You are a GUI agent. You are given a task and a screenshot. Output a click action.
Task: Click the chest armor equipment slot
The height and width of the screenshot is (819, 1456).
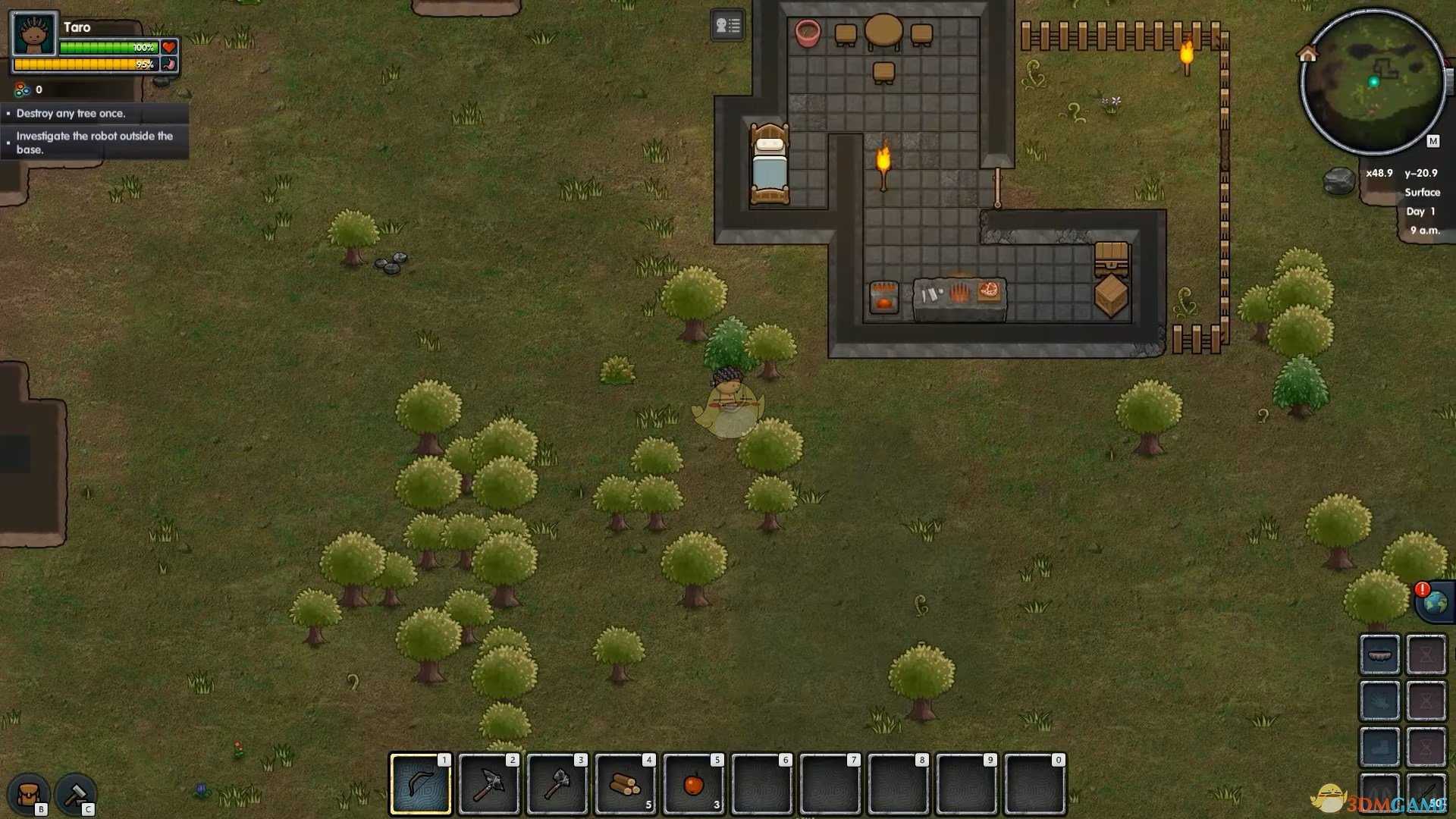click(x=1379, y=701)
